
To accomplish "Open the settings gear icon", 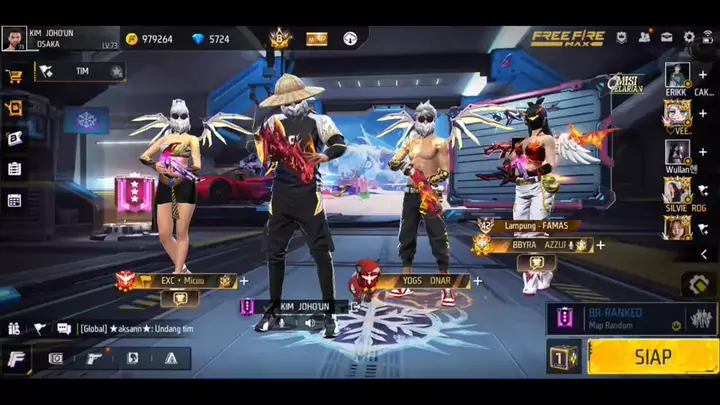I will (x=689, y=37).
